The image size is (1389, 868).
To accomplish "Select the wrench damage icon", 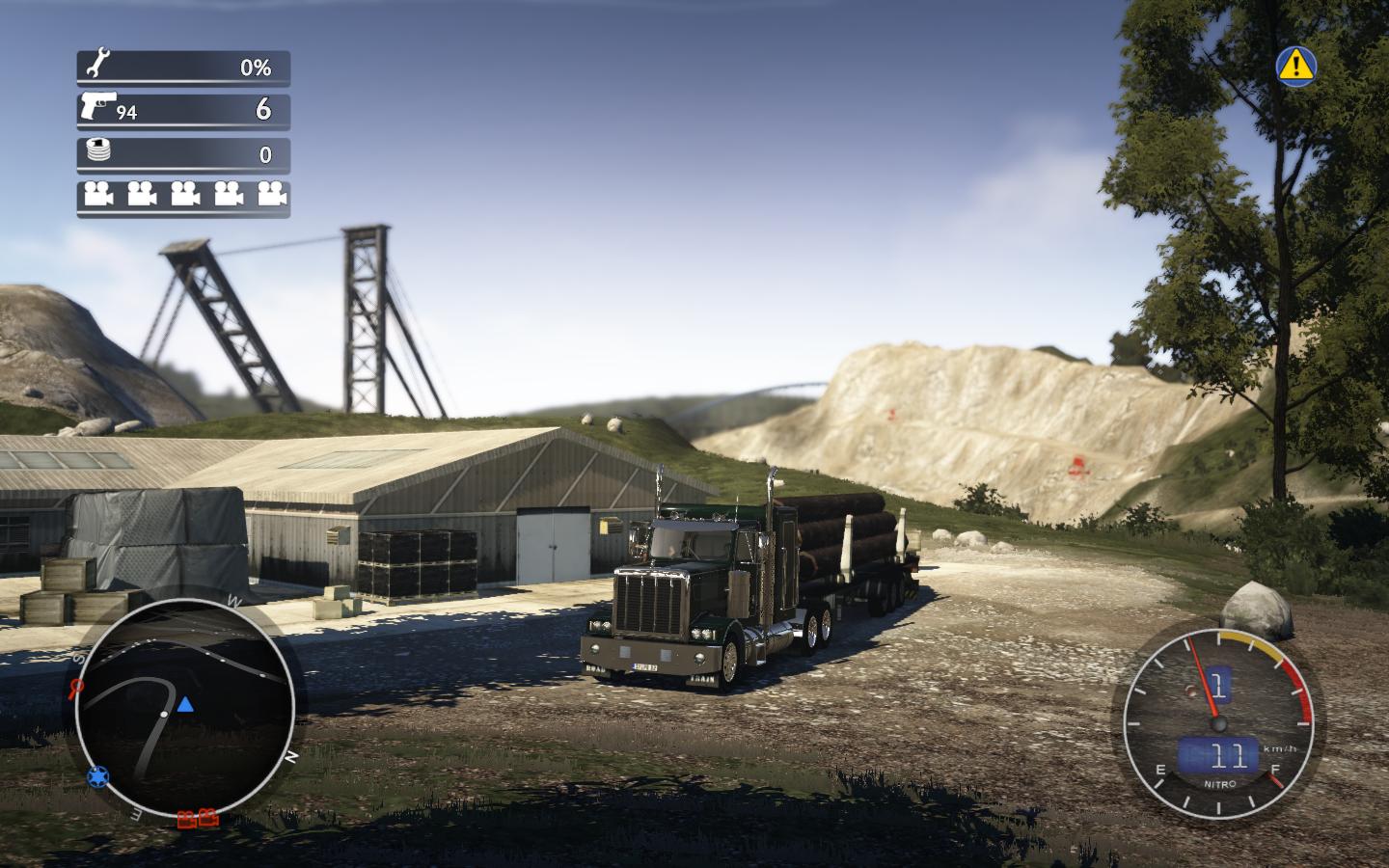I will coord(97,66).
